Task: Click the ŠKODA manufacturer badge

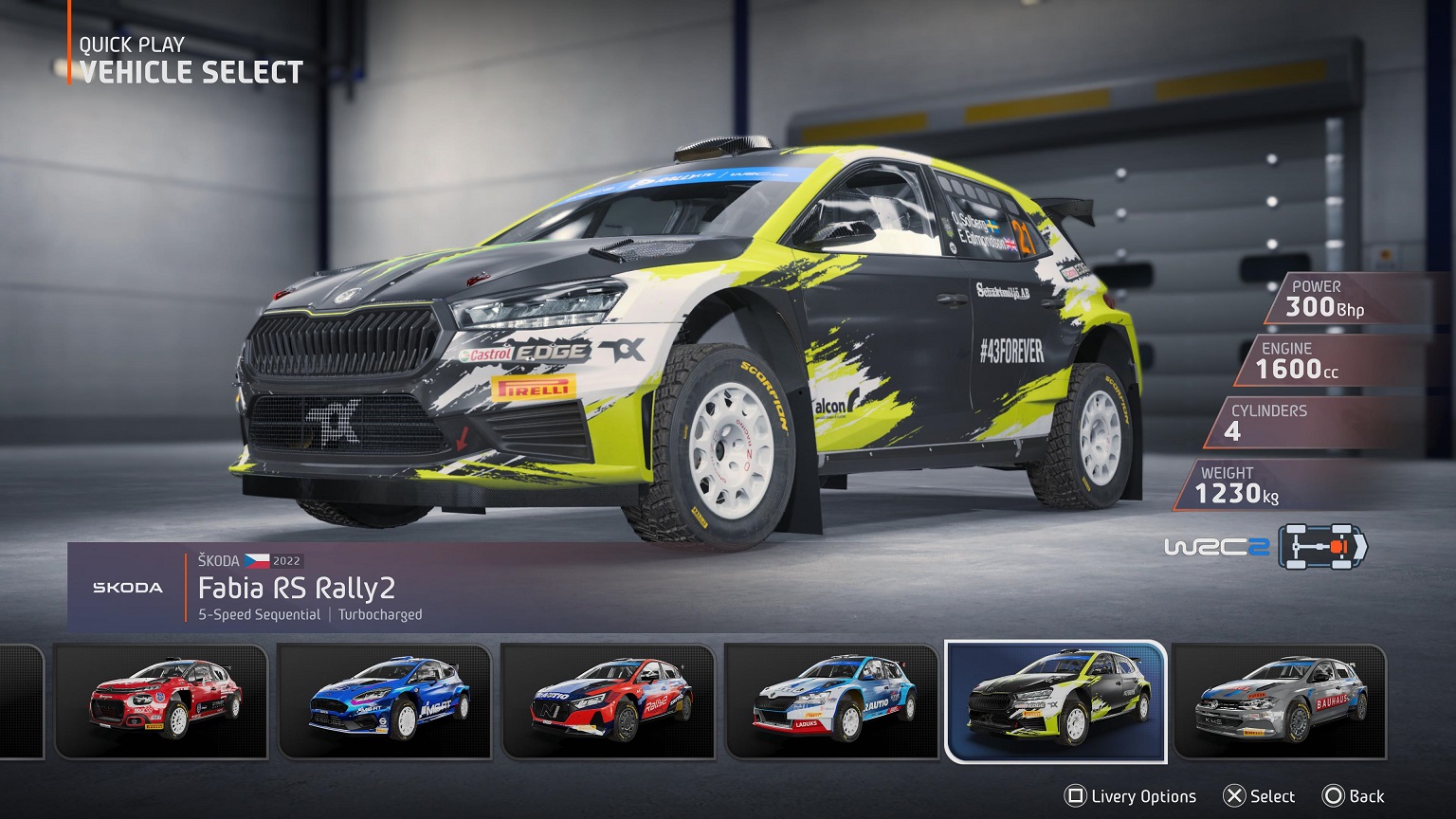Action: click(x=126, y=586)
